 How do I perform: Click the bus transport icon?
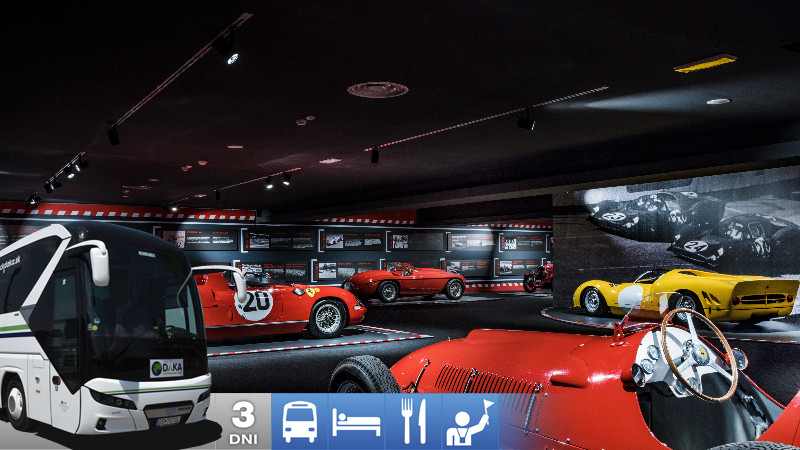pos(299,422)
